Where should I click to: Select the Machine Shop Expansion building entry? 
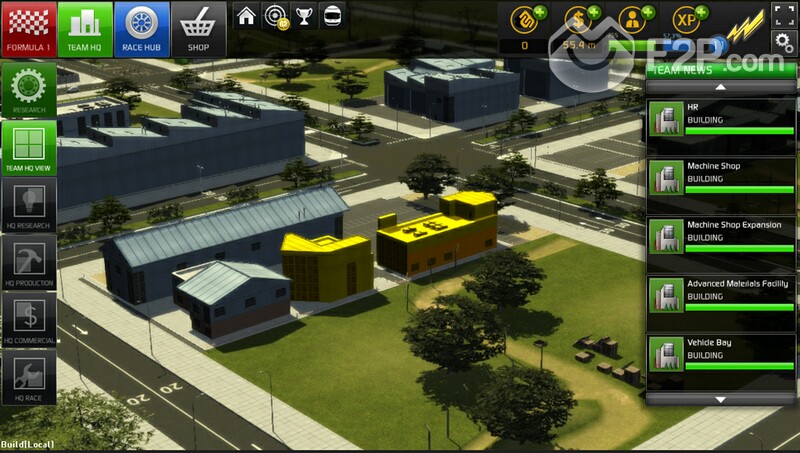coord(720,240)
